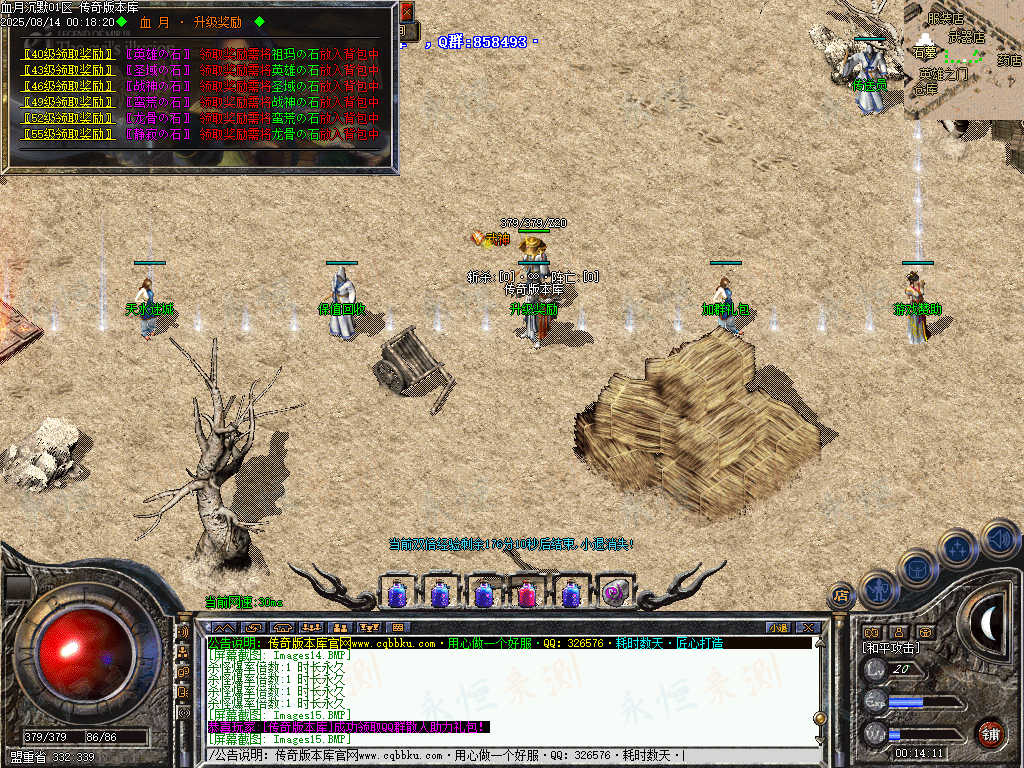Close the upgrade reward dialog
This screenshot has width=1024, height=768.
(406, 12)
